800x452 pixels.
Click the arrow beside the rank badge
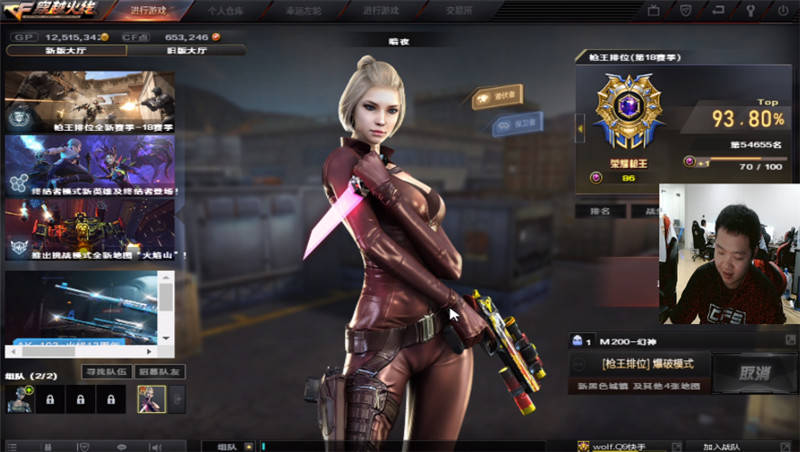(x=581, y=127)
